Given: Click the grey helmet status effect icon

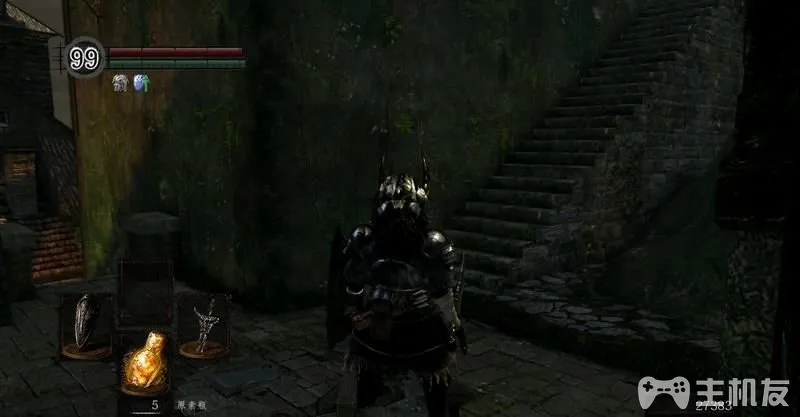Looking at the screenshot, I should 119,83.
